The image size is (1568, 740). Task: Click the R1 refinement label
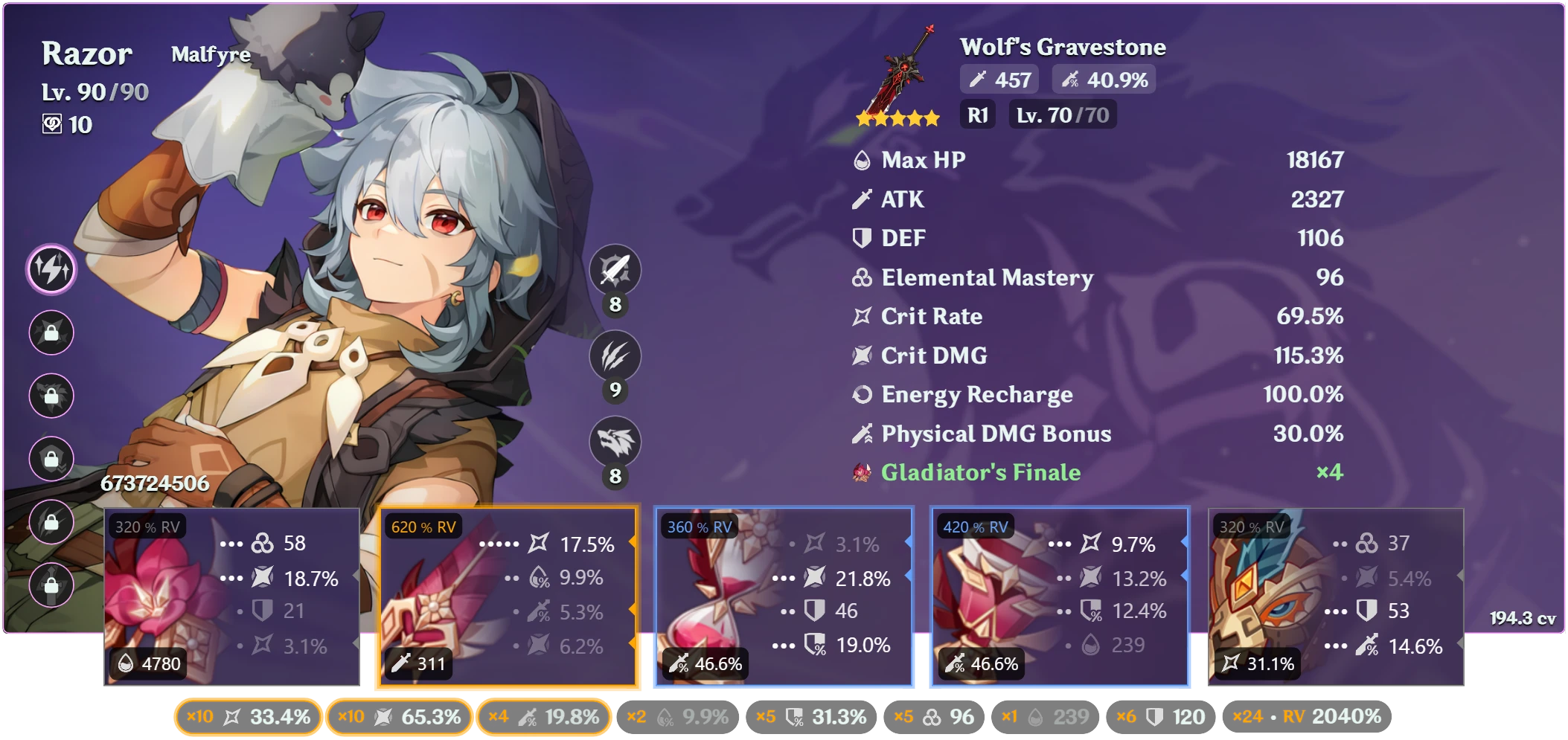click(979, 115)
